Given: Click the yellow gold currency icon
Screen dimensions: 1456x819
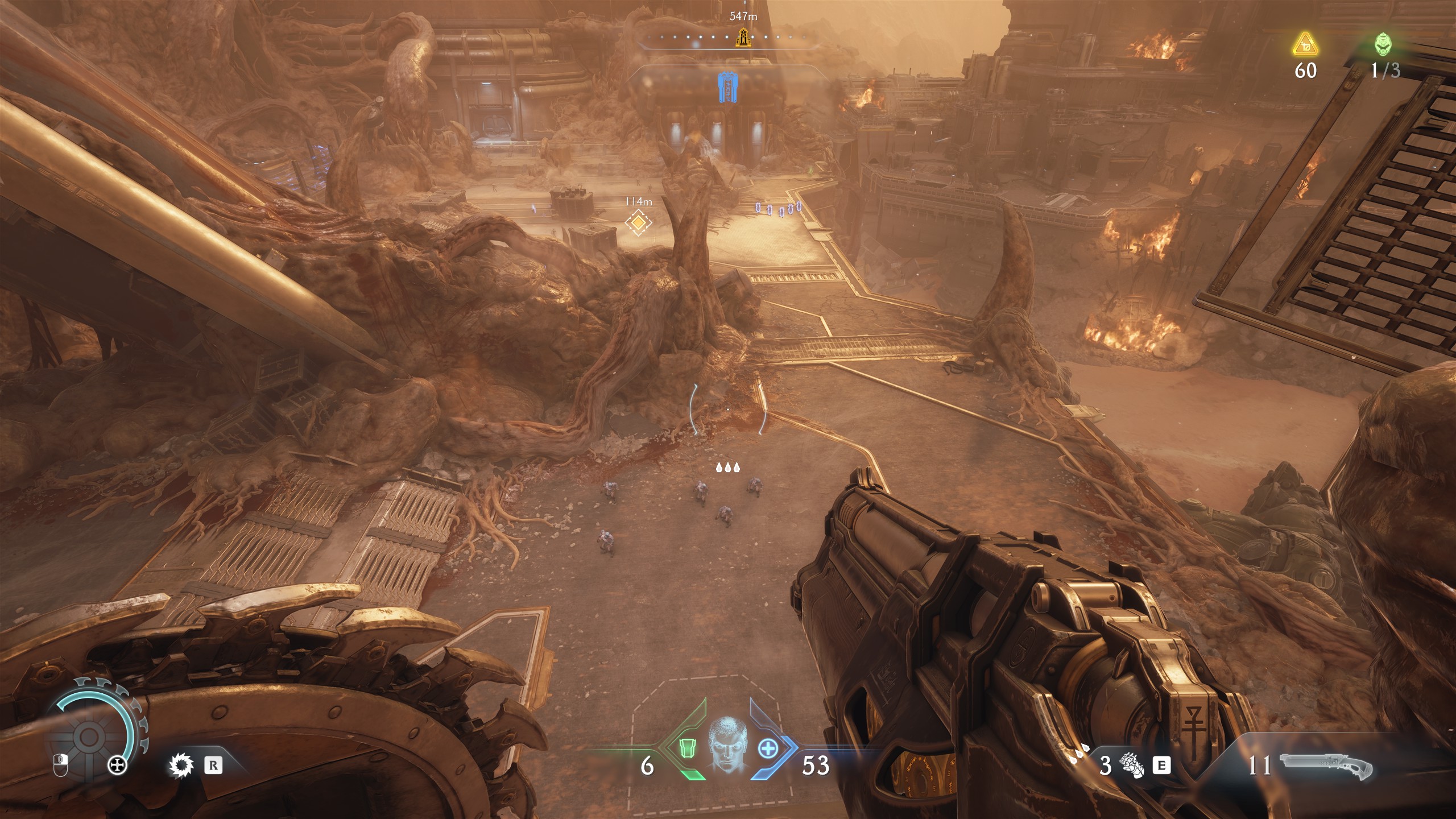Looking at the screenshot, I should 1305,45.
